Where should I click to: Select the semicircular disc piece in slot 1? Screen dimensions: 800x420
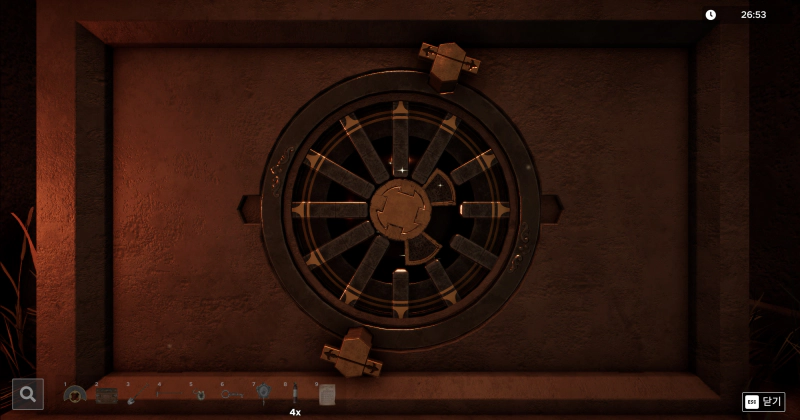click(75, 395)
